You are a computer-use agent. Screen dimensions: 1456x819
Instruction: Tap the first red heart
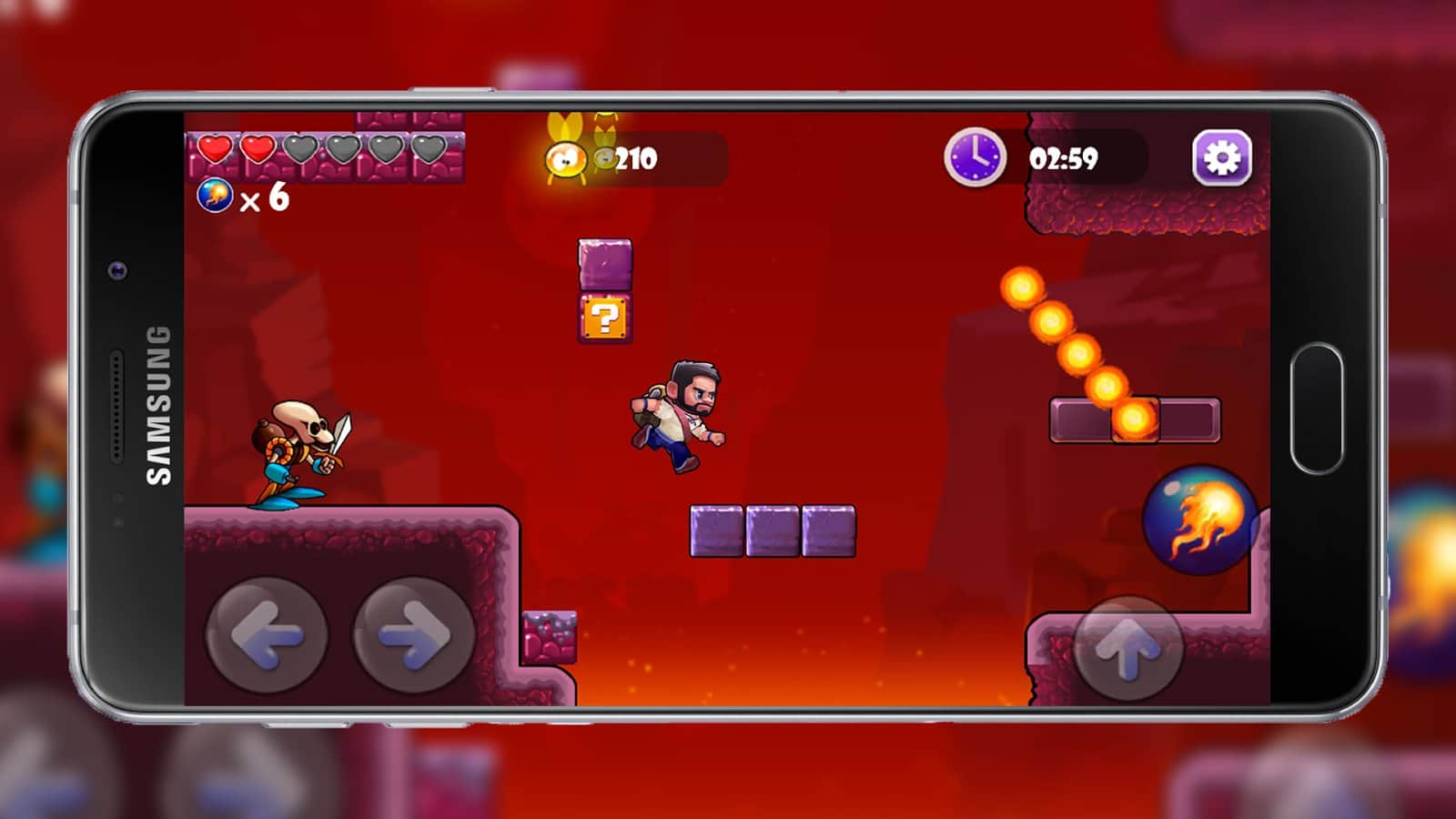[217, 146]
